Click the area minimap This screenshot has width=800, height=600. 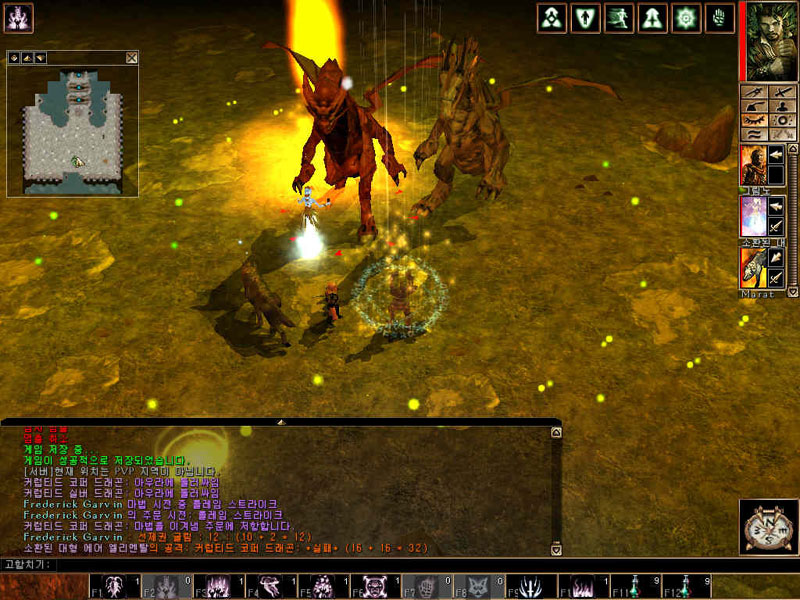click(72, 130)
